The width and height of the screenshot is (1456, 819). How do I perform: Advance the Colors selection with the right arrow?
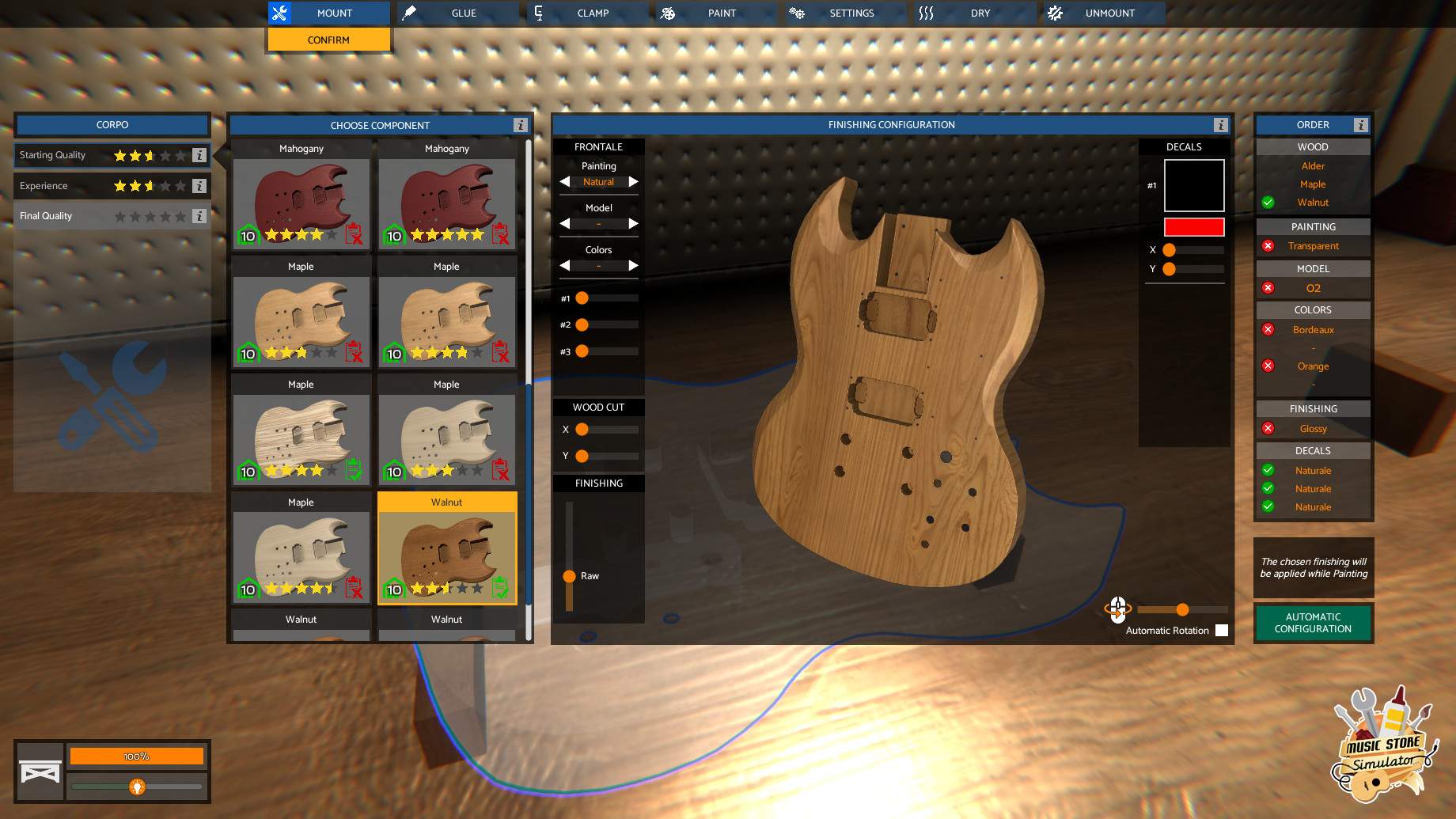(633, 265)
